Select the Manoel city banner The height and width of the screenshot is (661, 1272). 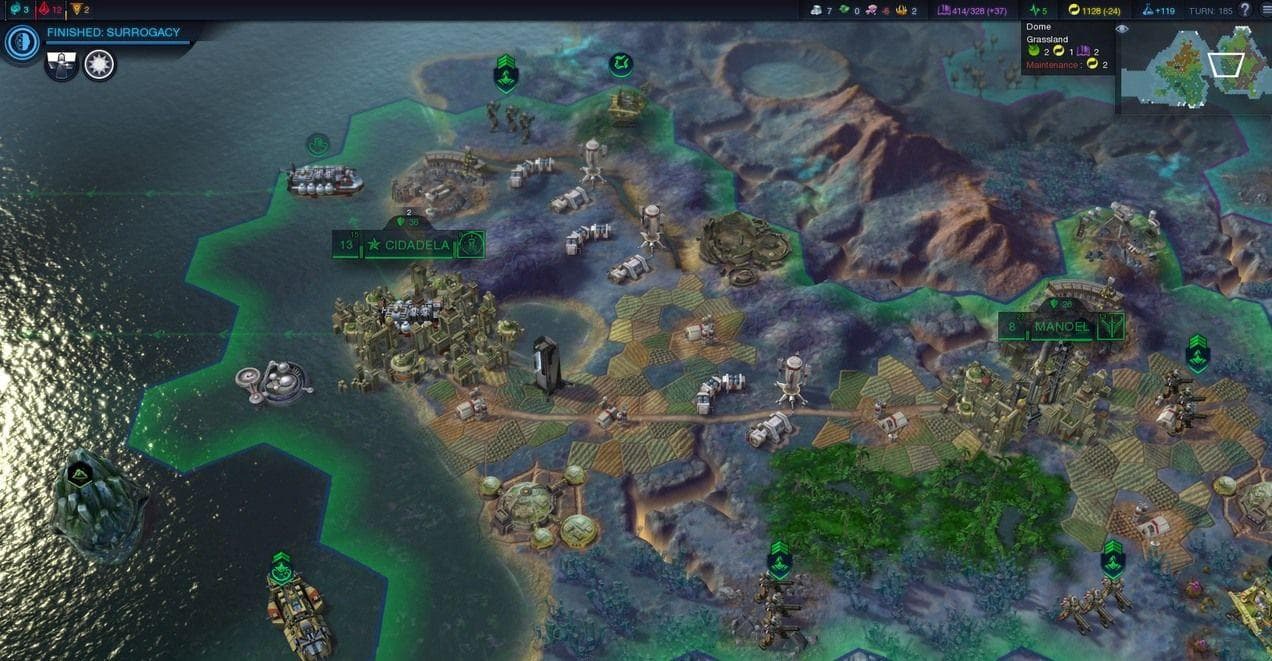tap(1061, 327)
